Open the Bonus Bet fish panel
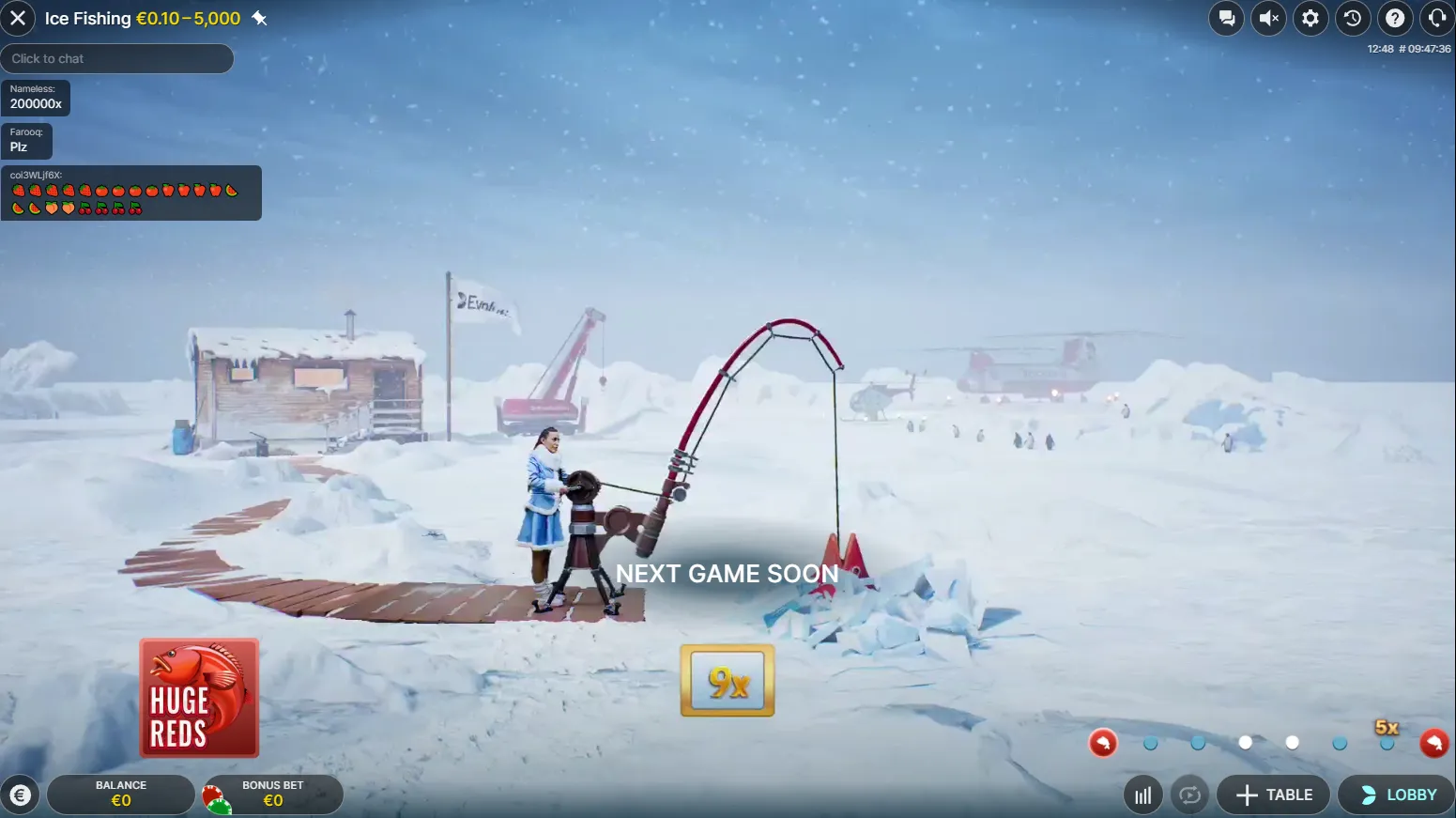The height and width of the screenshot is (818, 1456). coord(272,795)
